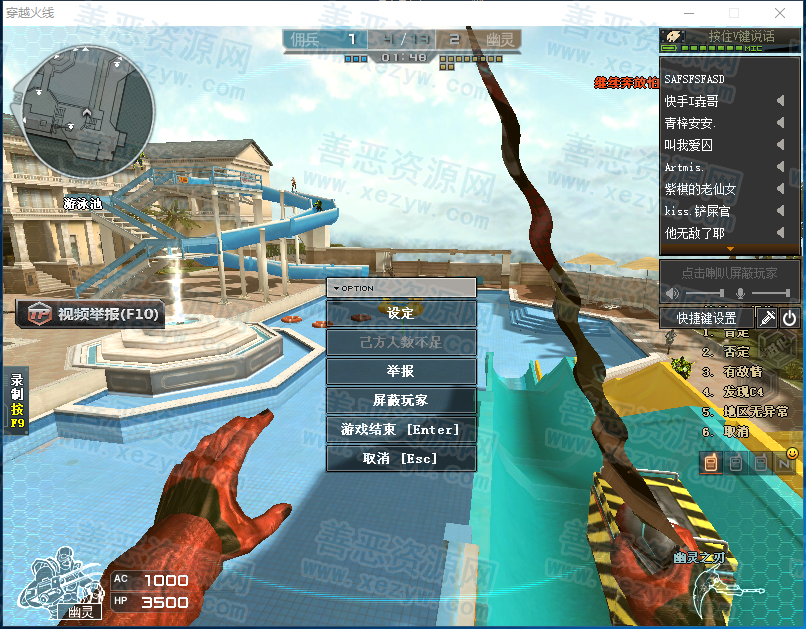806x629 pixels.
Task: Adjust the microphone volume slider
Action: [x=770, y=293]
